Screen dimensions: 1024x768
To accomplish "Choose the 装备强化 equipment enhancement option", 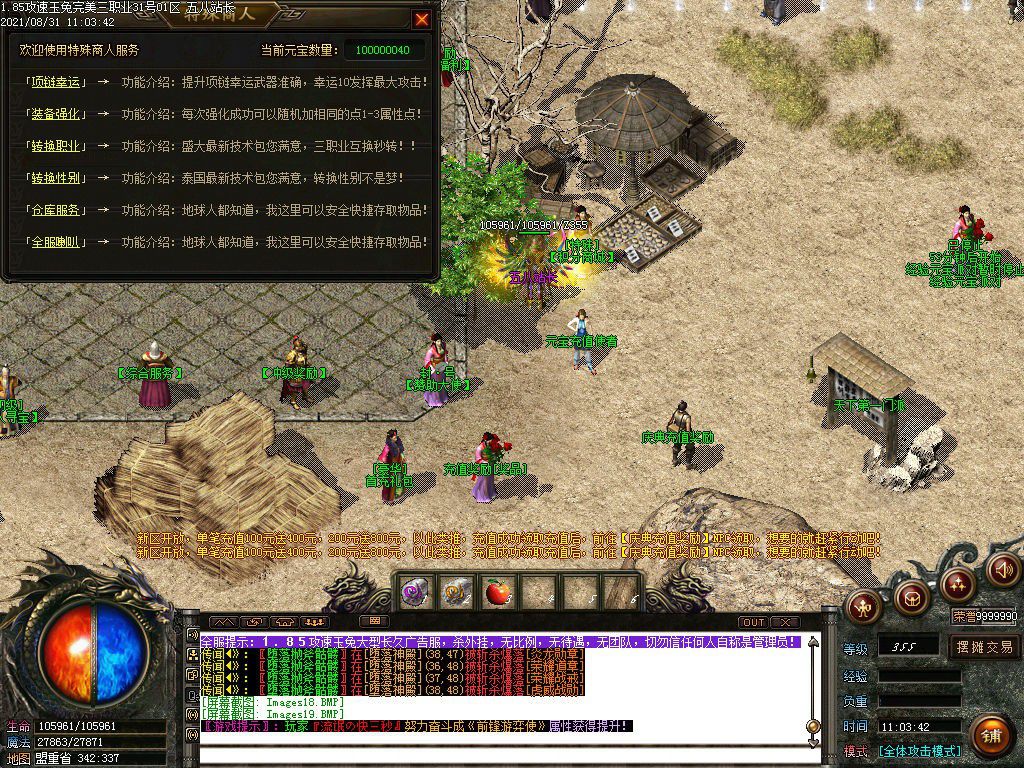I will coord(54,114).
